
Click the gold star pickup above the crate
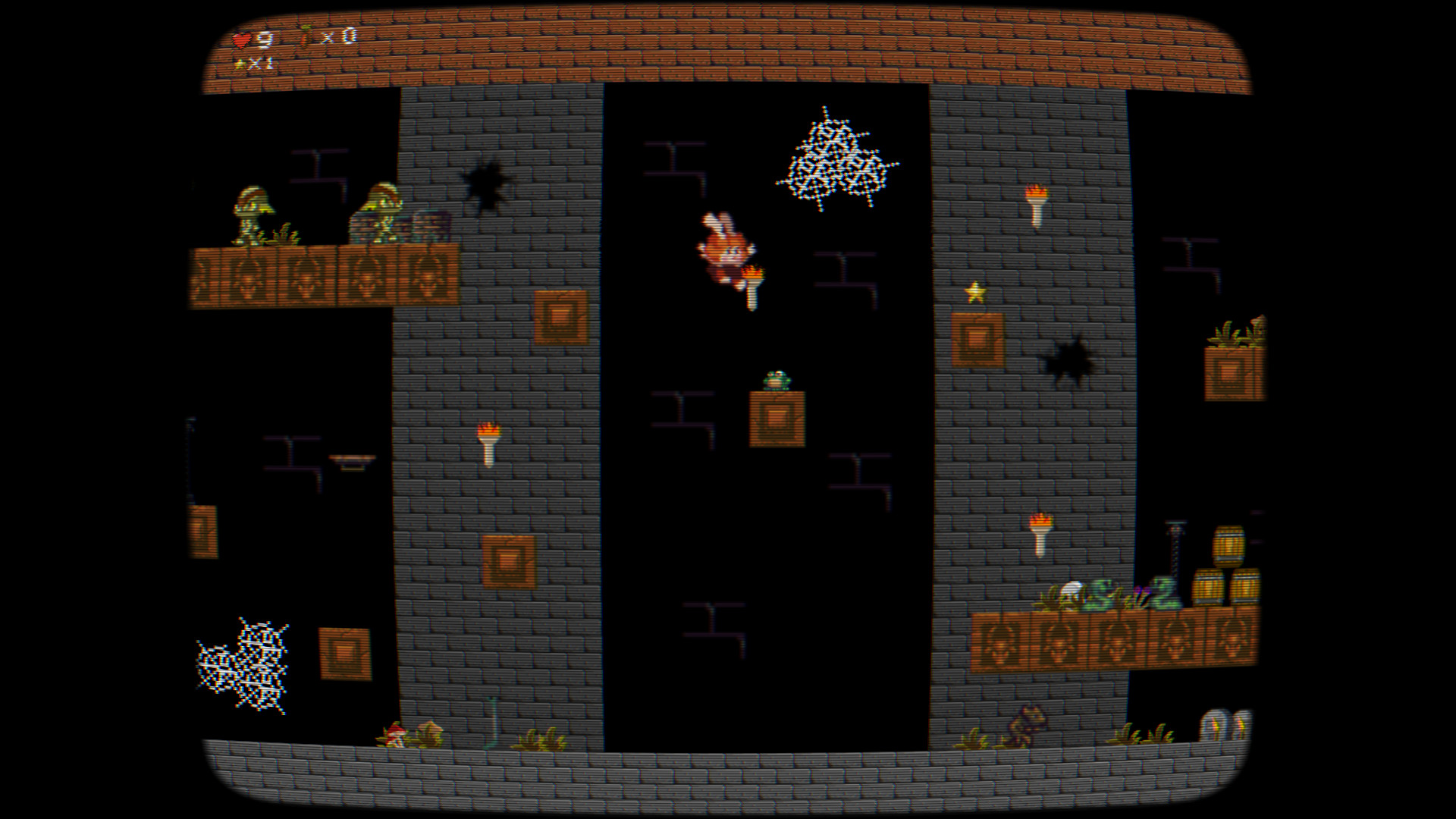coord(977,290)
